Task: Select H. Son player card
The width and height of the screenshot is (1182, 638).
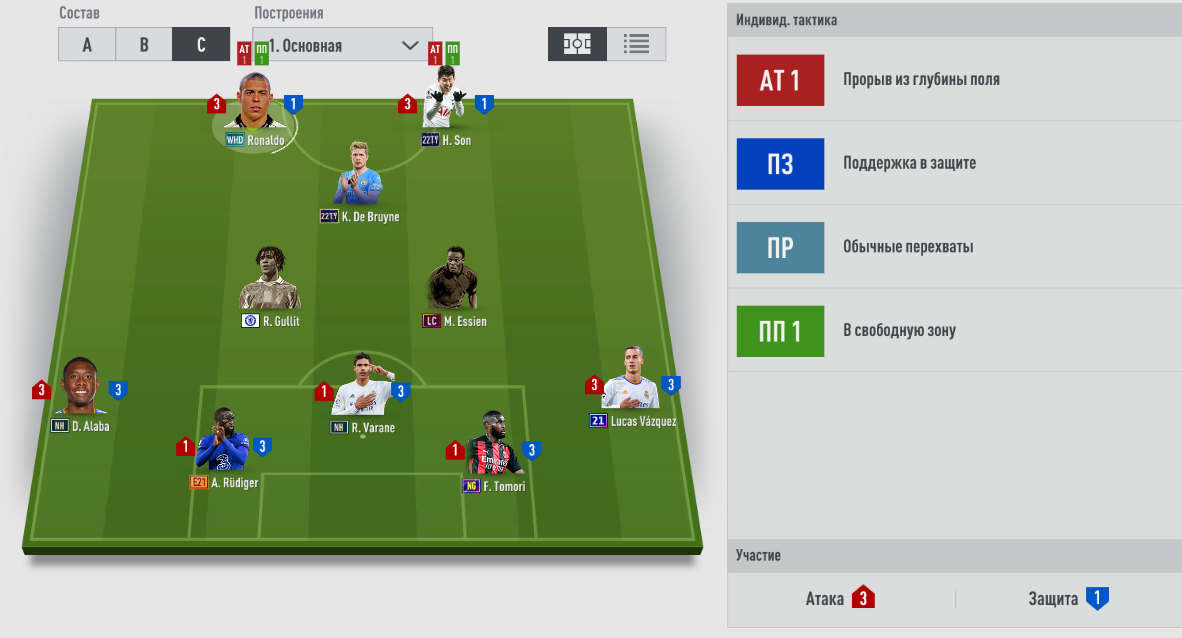Action: pos(444,110)
